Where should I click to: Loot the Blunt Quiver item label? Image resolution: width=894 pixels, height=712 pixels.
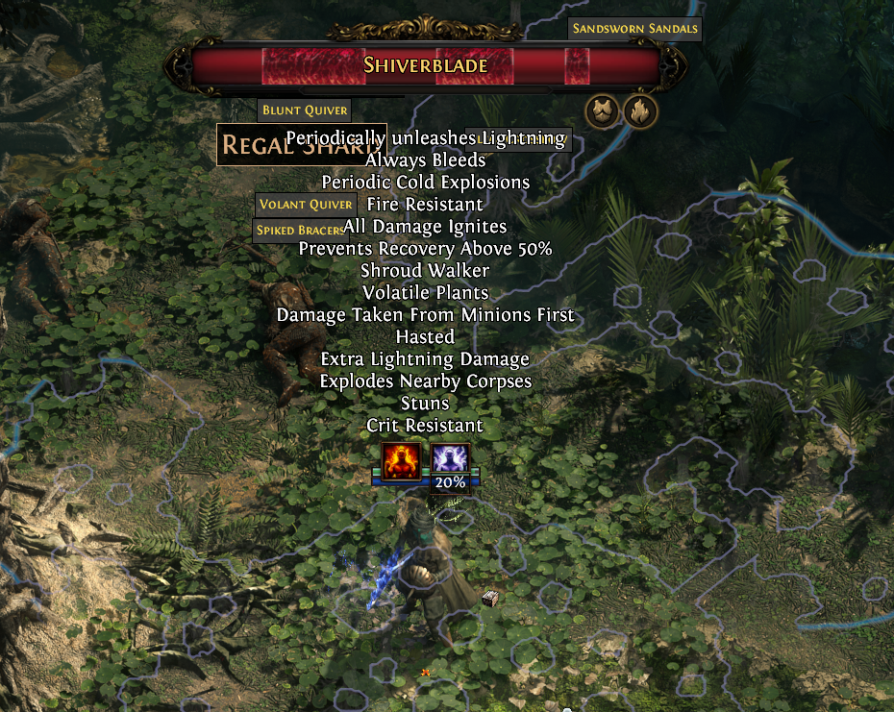(x=304, y=111)
